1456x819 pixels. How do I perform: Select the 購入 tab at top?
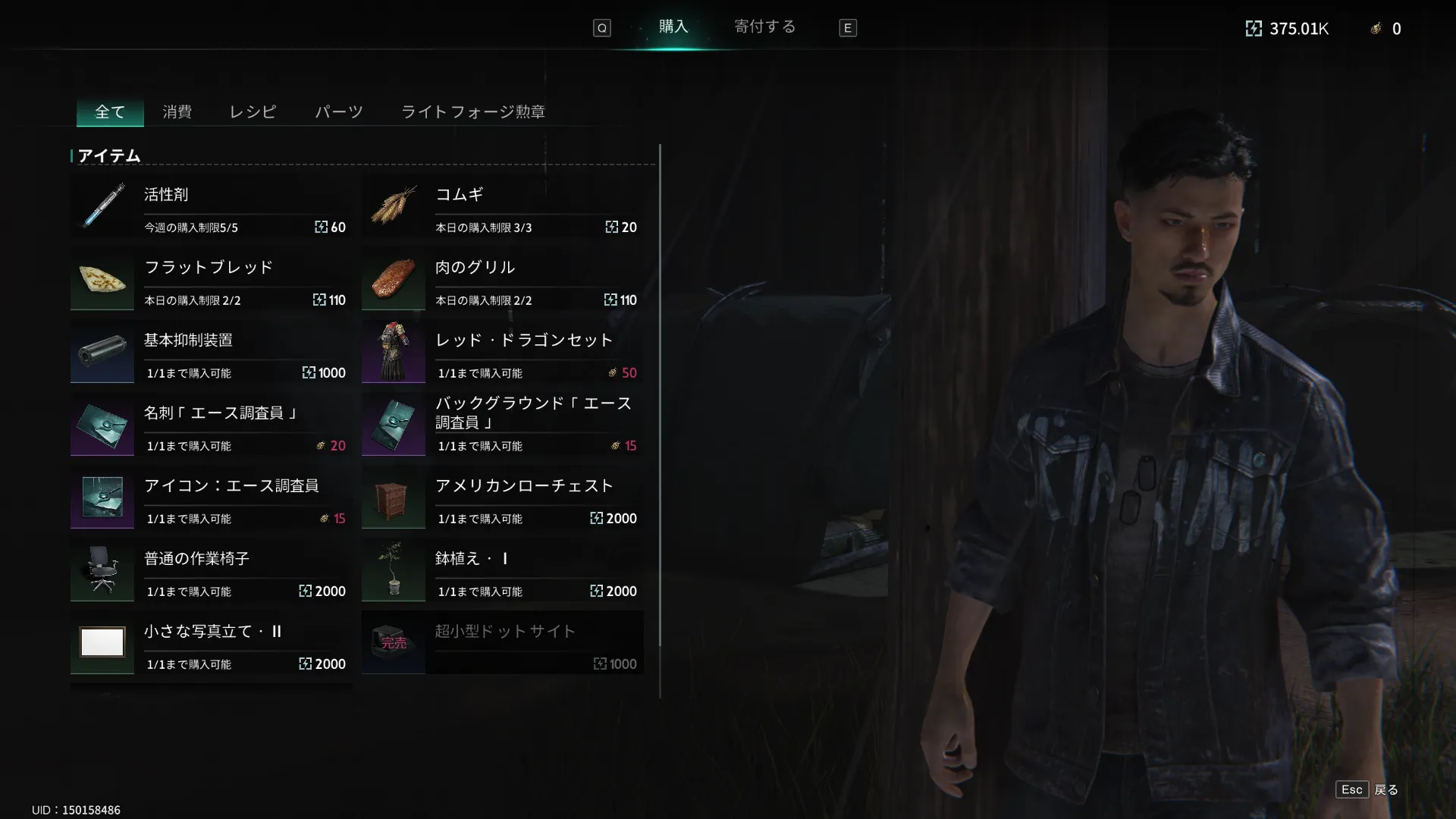coord(673,27)
